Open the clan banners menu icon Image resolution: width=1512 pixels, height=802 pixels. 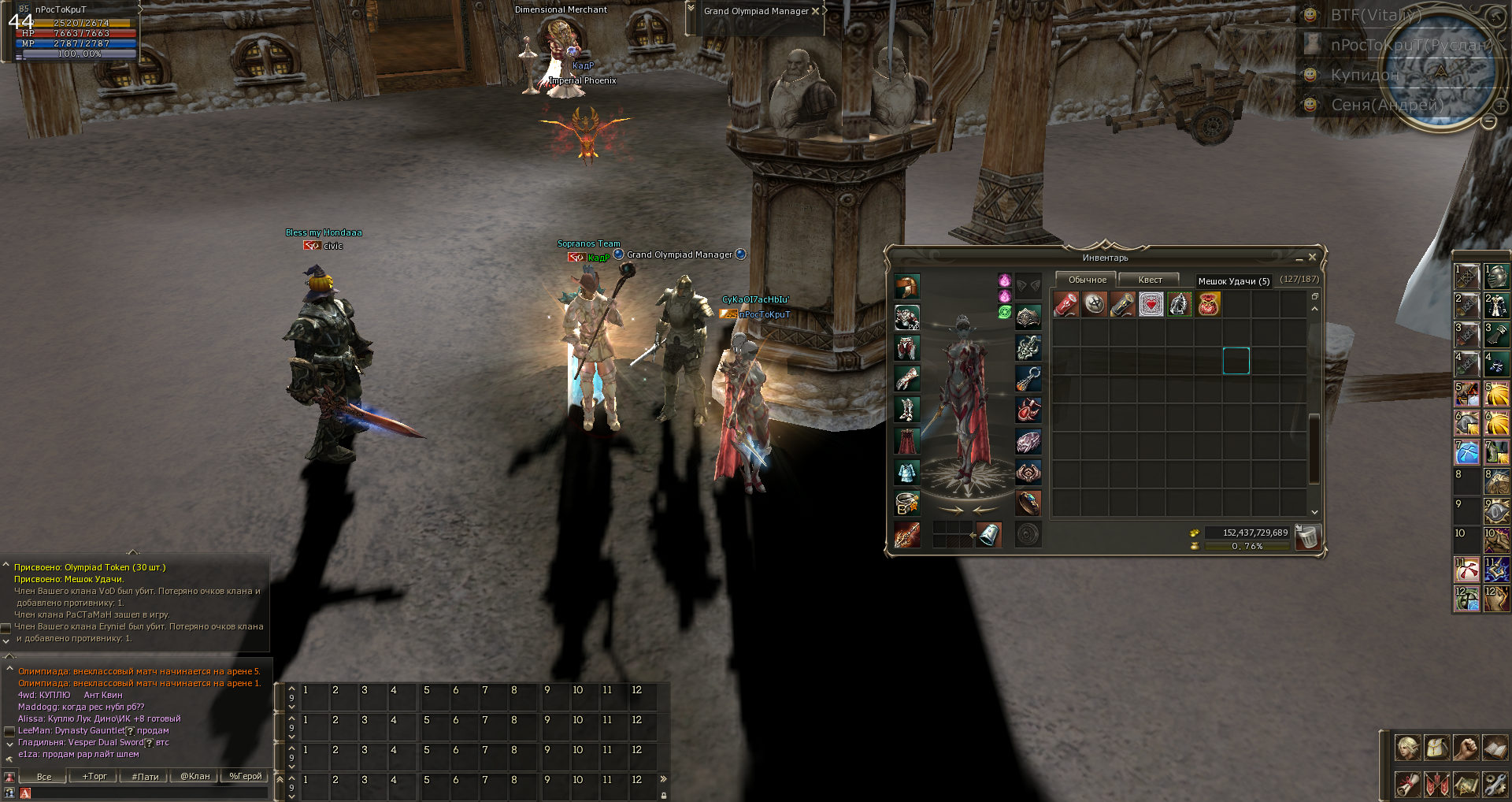(x=1436, y=784)
